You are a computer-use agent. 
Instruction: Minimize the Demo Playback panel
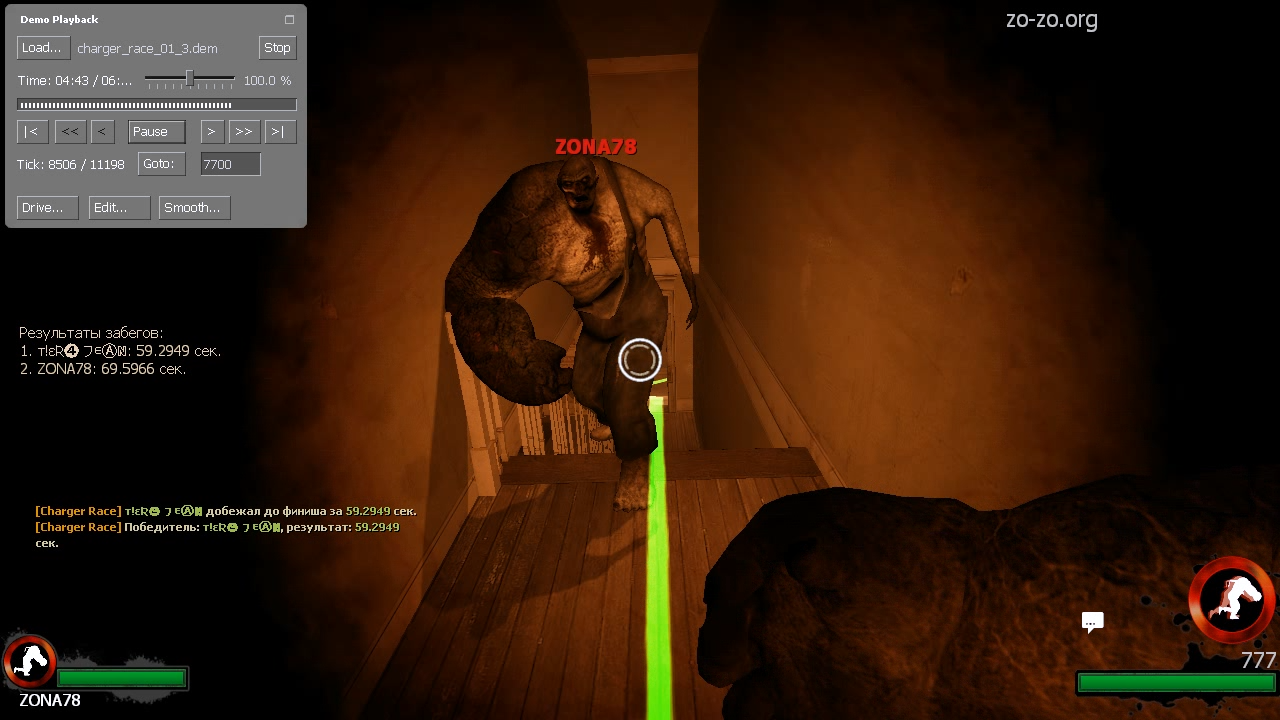pos(289,20)
